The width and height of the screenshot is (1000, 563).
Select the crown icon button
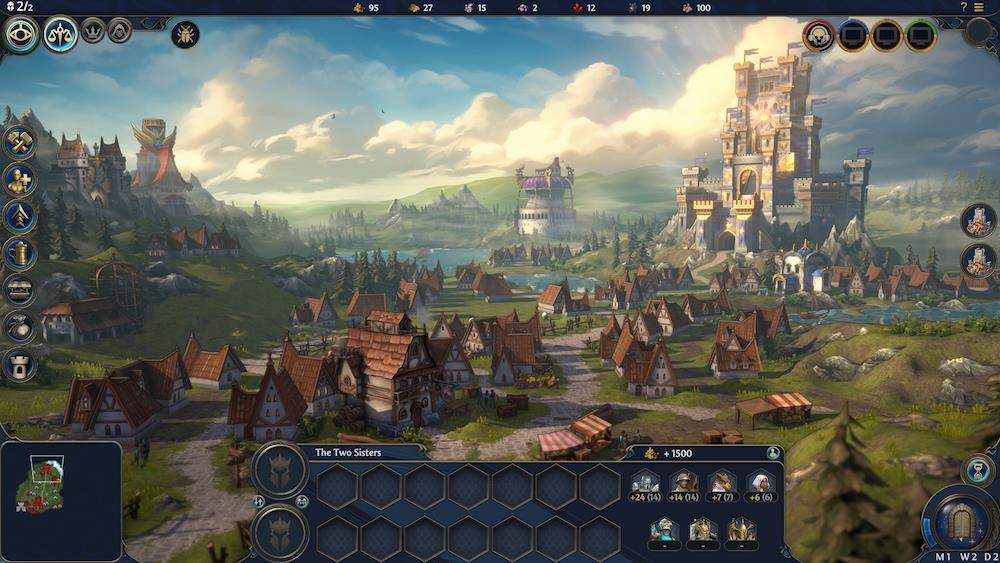pos(93,30)
